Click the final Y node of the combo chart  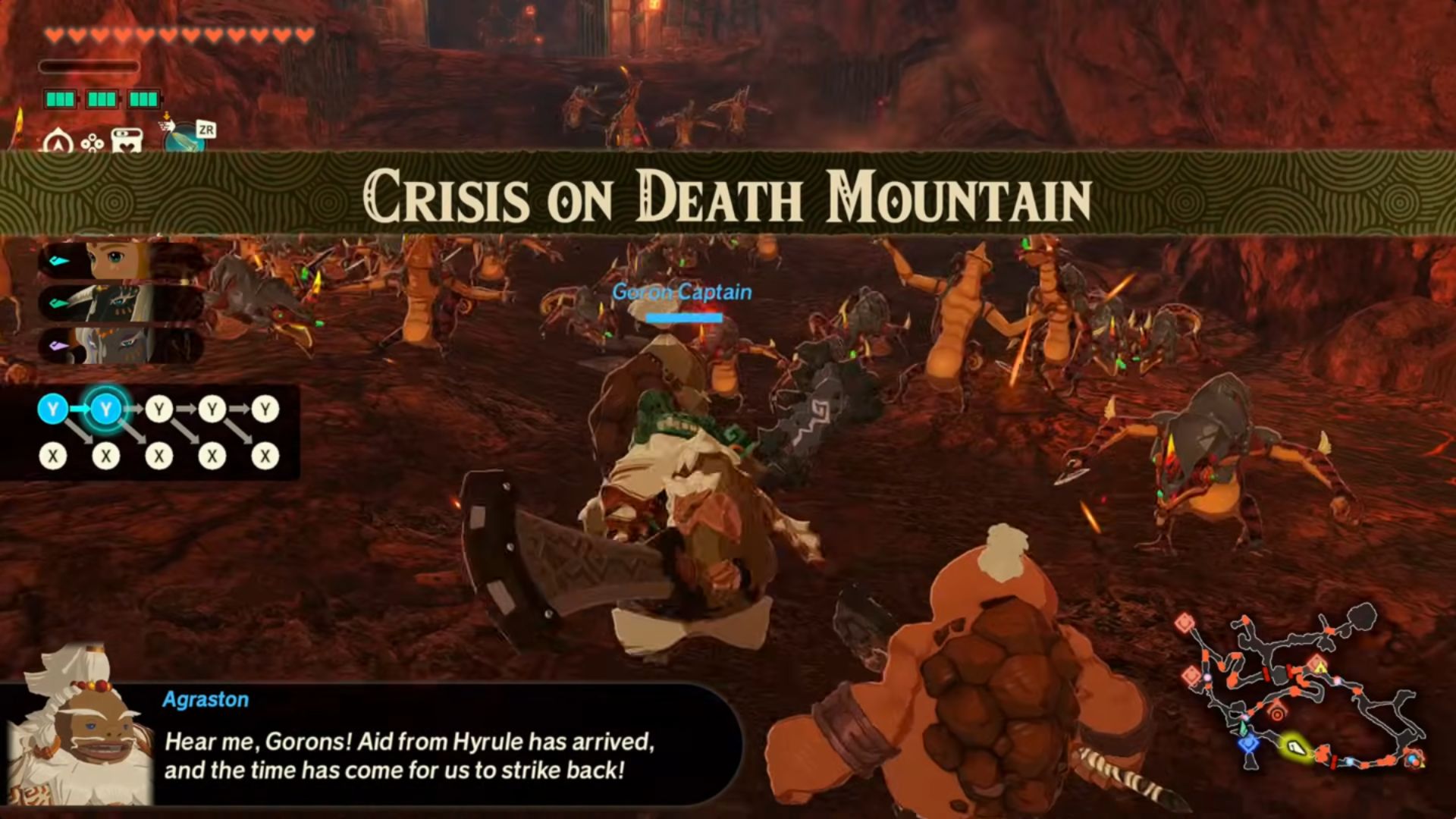[x=264, y=408]
